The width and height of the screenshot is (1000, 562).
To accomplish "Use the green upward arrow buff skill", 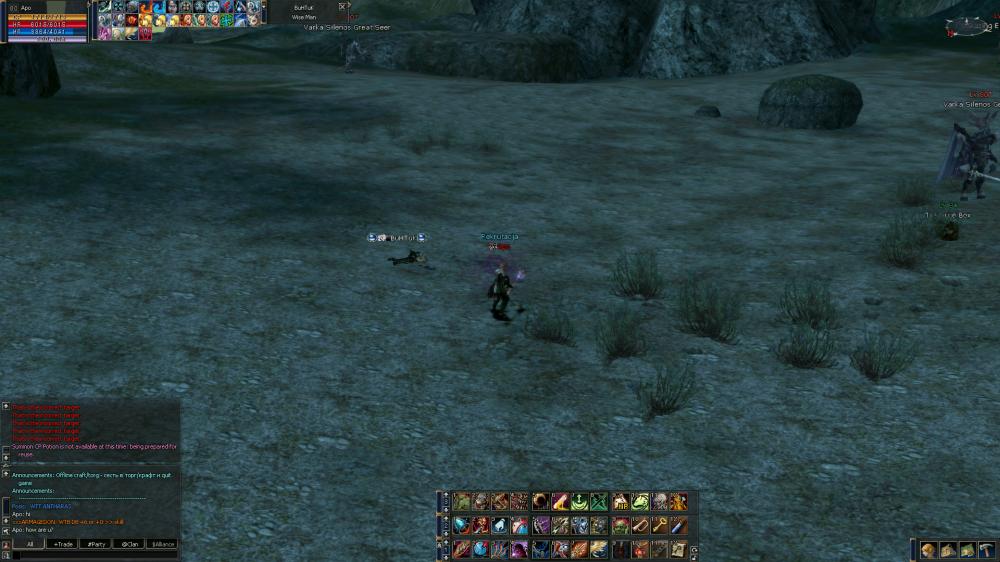I will [x=579, y=502].
